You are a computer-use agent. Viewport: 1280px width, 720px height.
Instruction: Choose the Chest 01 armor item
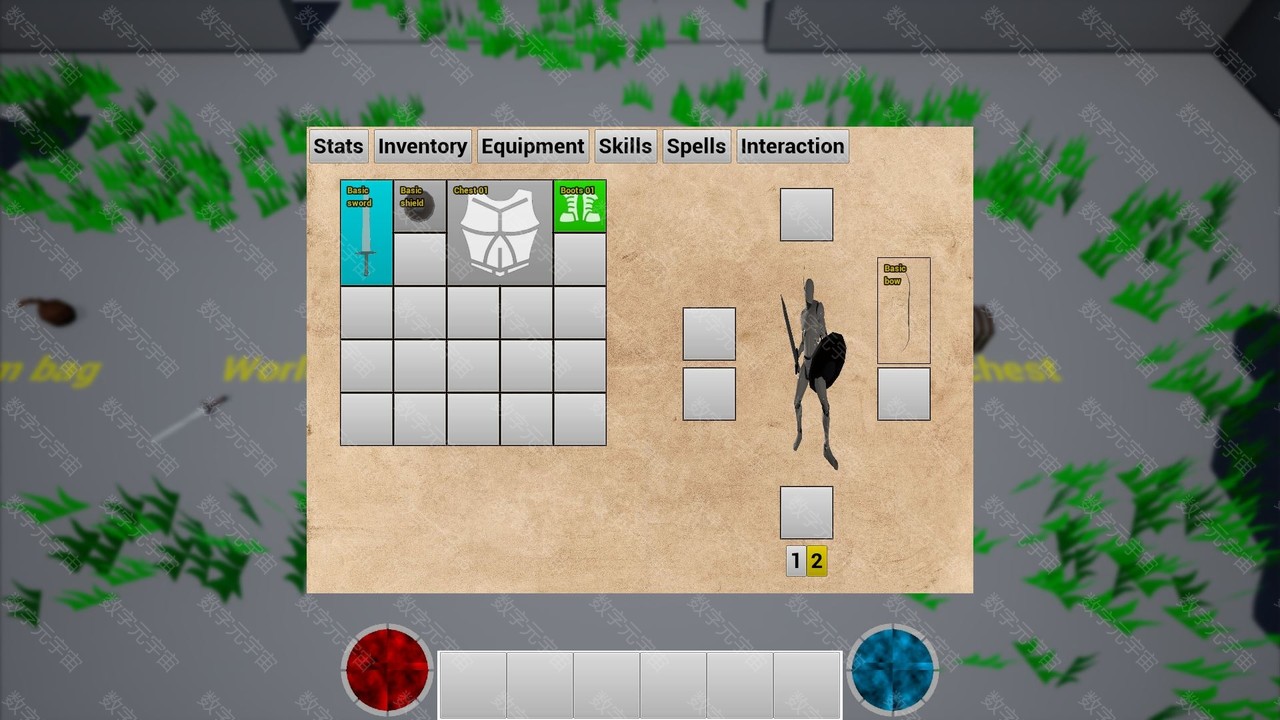(500, 232)
